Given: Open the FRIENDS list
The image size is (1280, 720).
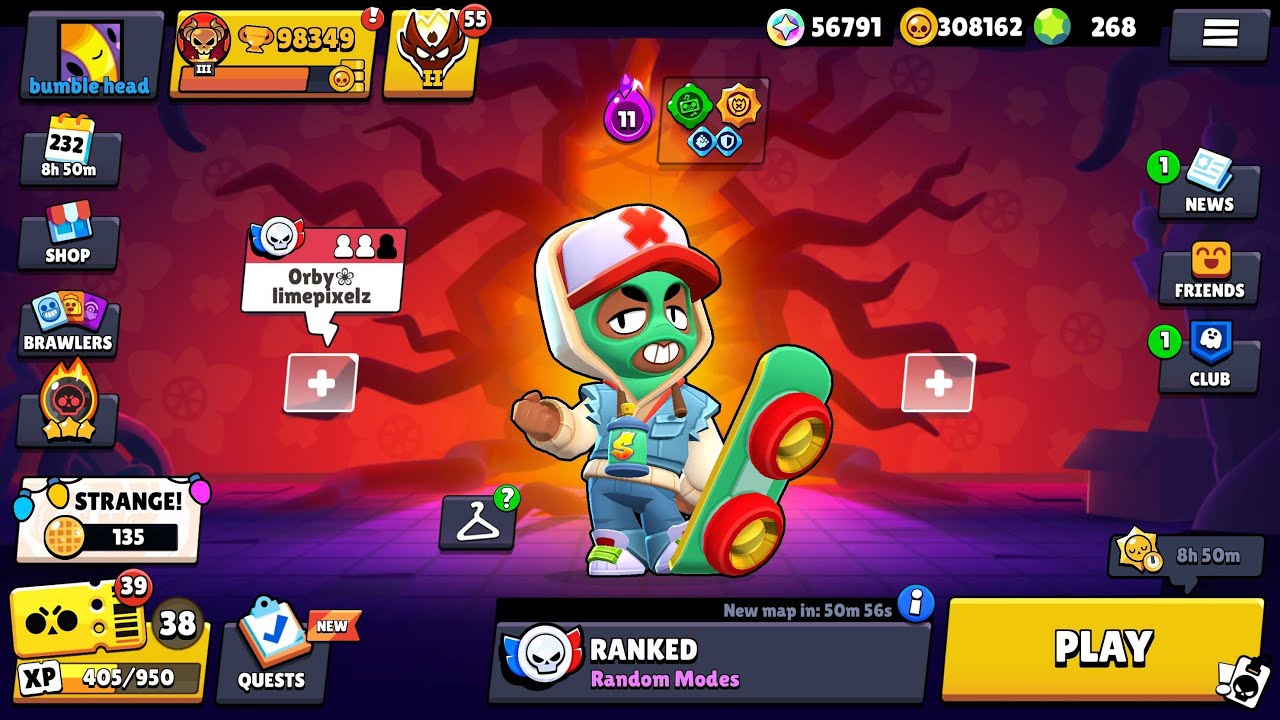Looking at the screenshot, I should tap(1209, 273).
